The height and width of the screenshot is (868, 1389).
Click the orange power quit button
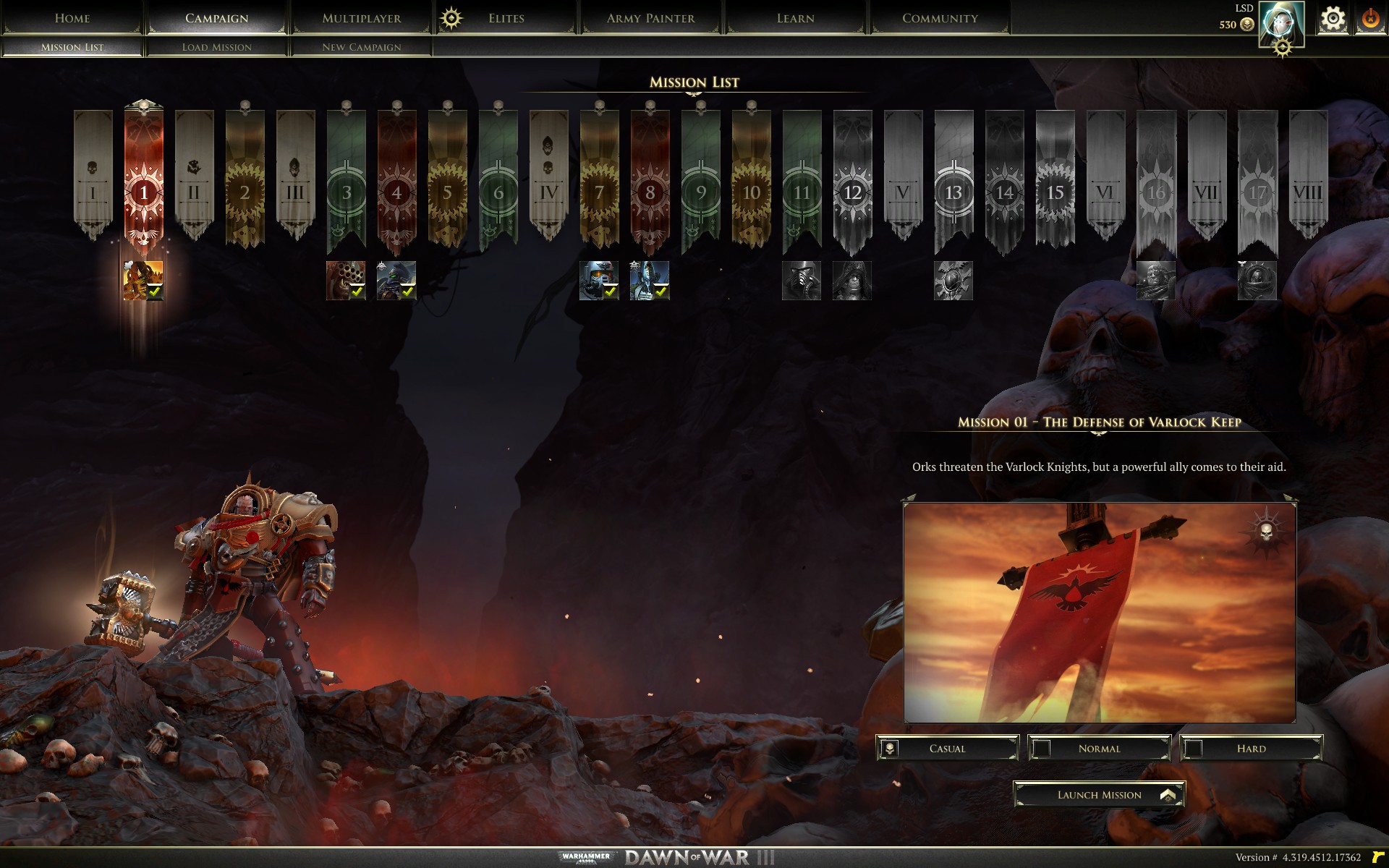click(1370, 19)
